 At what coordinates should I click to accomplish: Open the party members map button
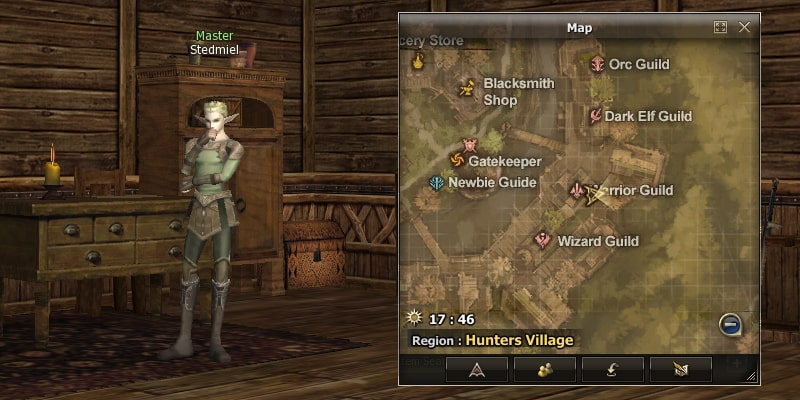(545, 368)
